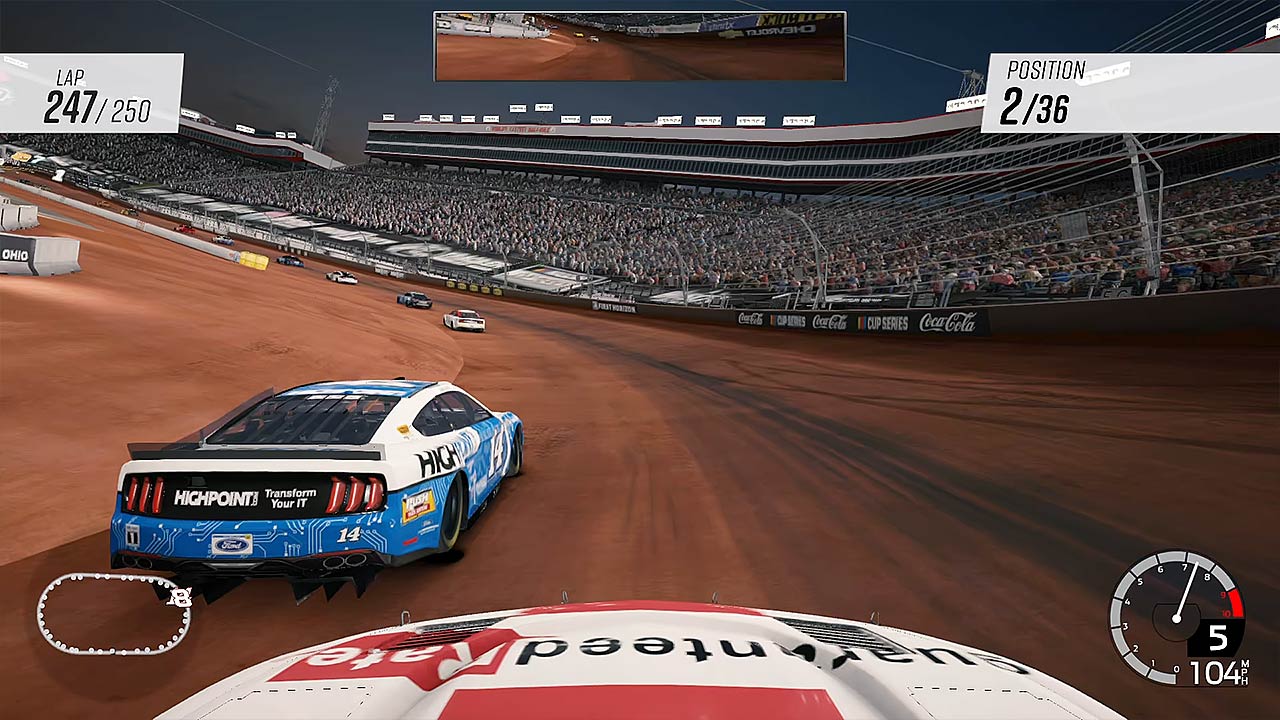Select the Coca-Cola trackside banner
Image resolution: width=1280 pixels, height=720 pixels.
click(948, 324)
